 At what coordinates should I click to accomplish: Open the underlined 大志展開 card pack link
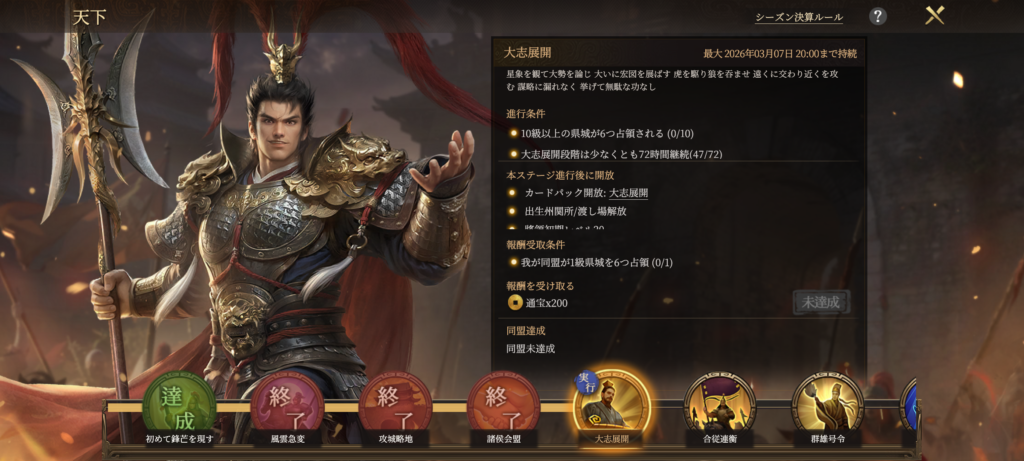628,193
